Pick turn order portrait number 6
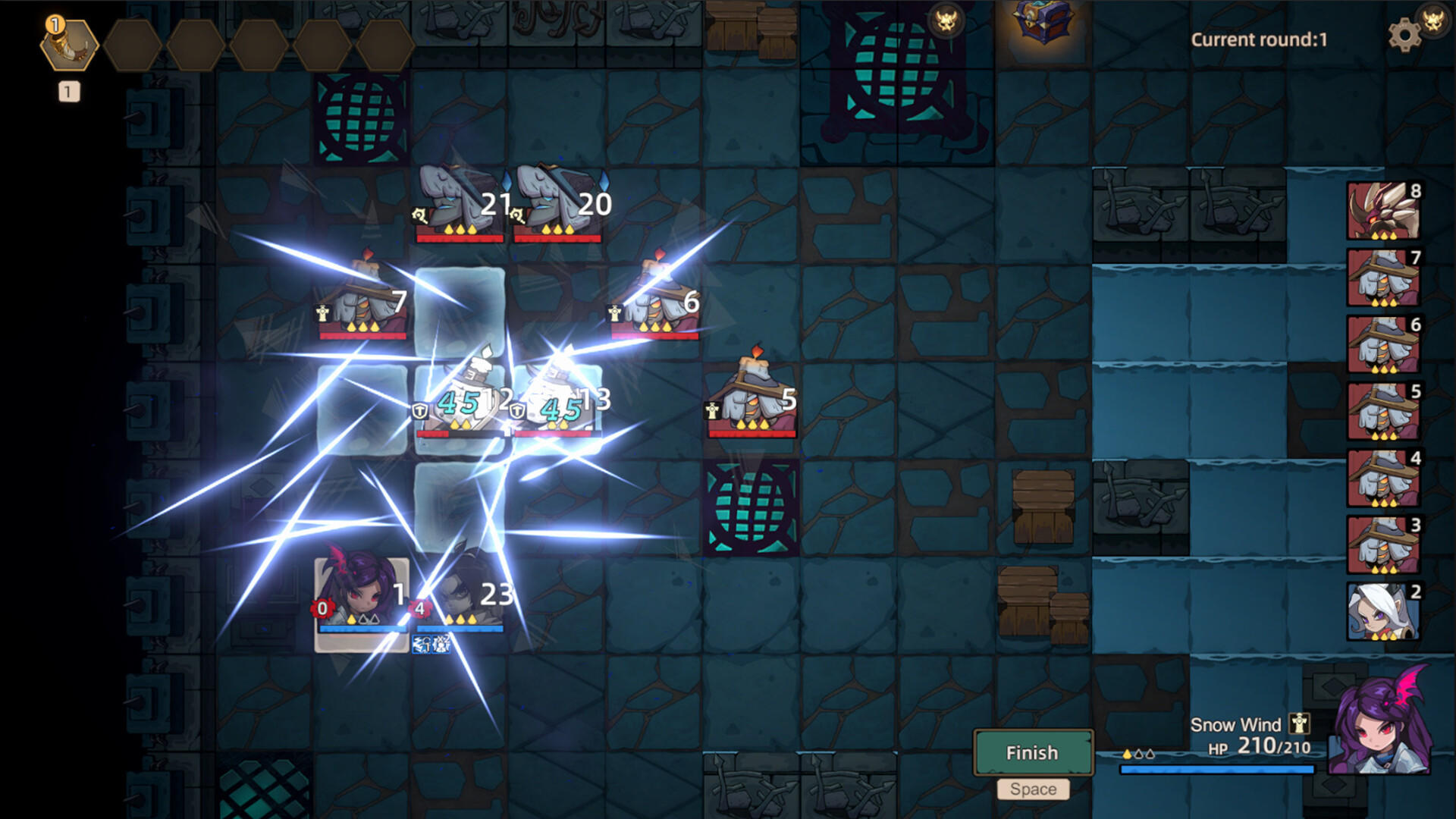 [1383, 344]
